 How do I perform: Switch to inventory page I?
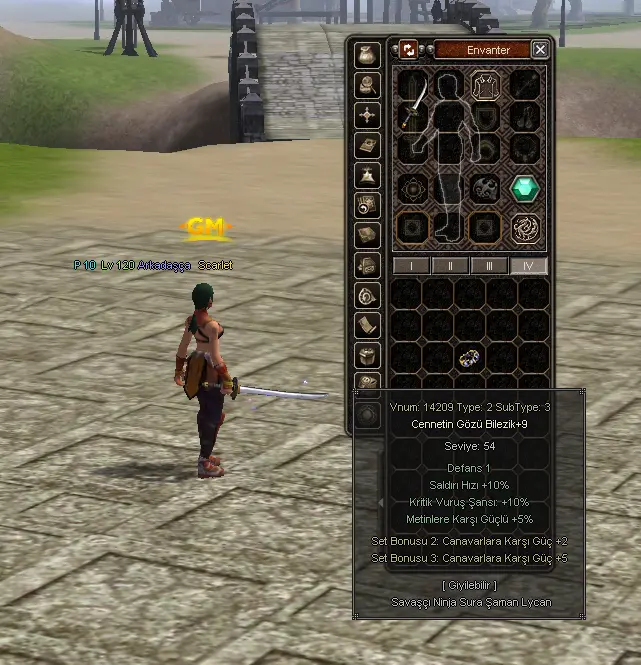(412, 266)
